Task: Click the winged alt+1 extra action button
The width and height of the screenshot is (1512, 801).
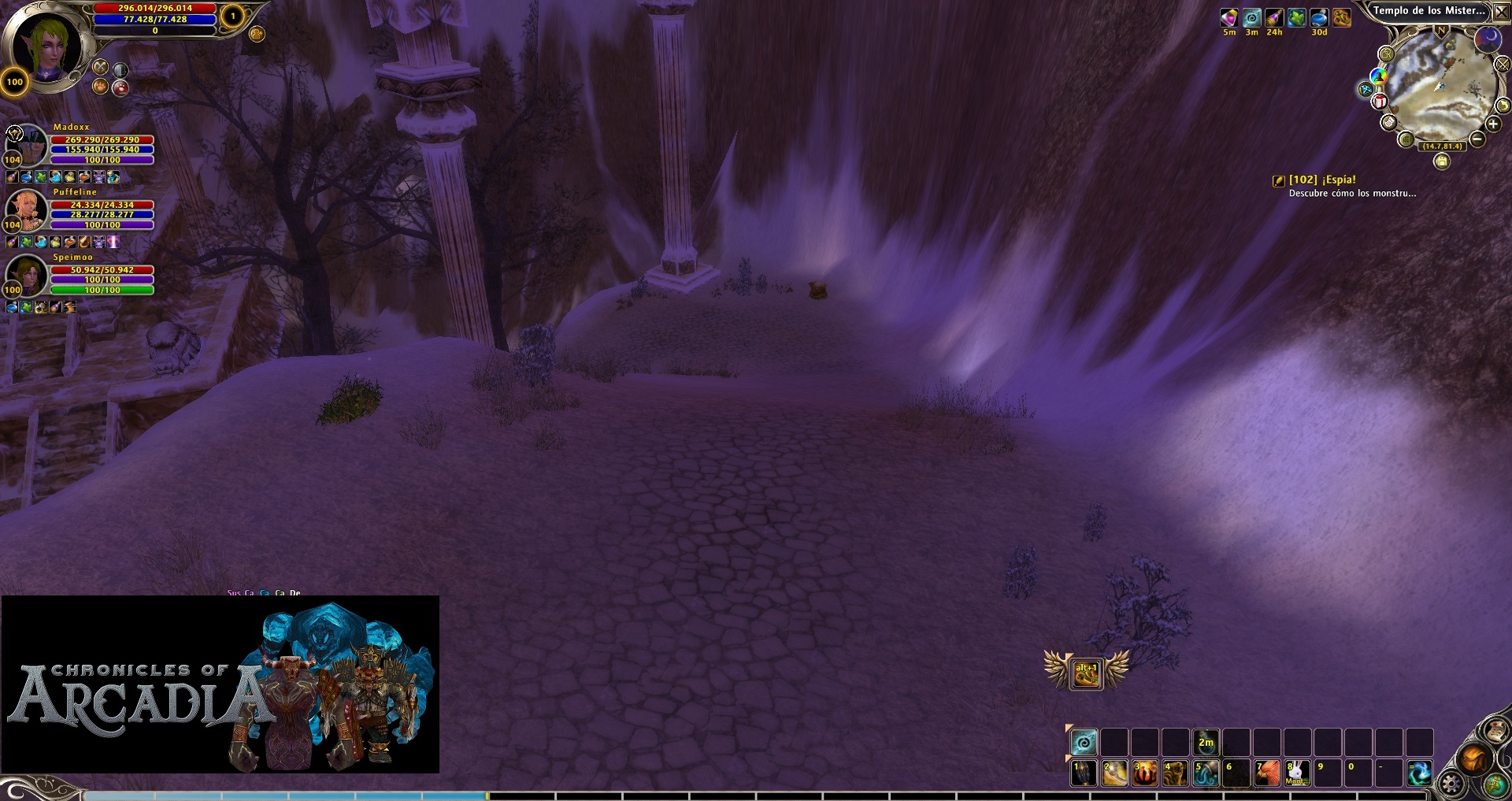Action: [x=1086, y=673]
